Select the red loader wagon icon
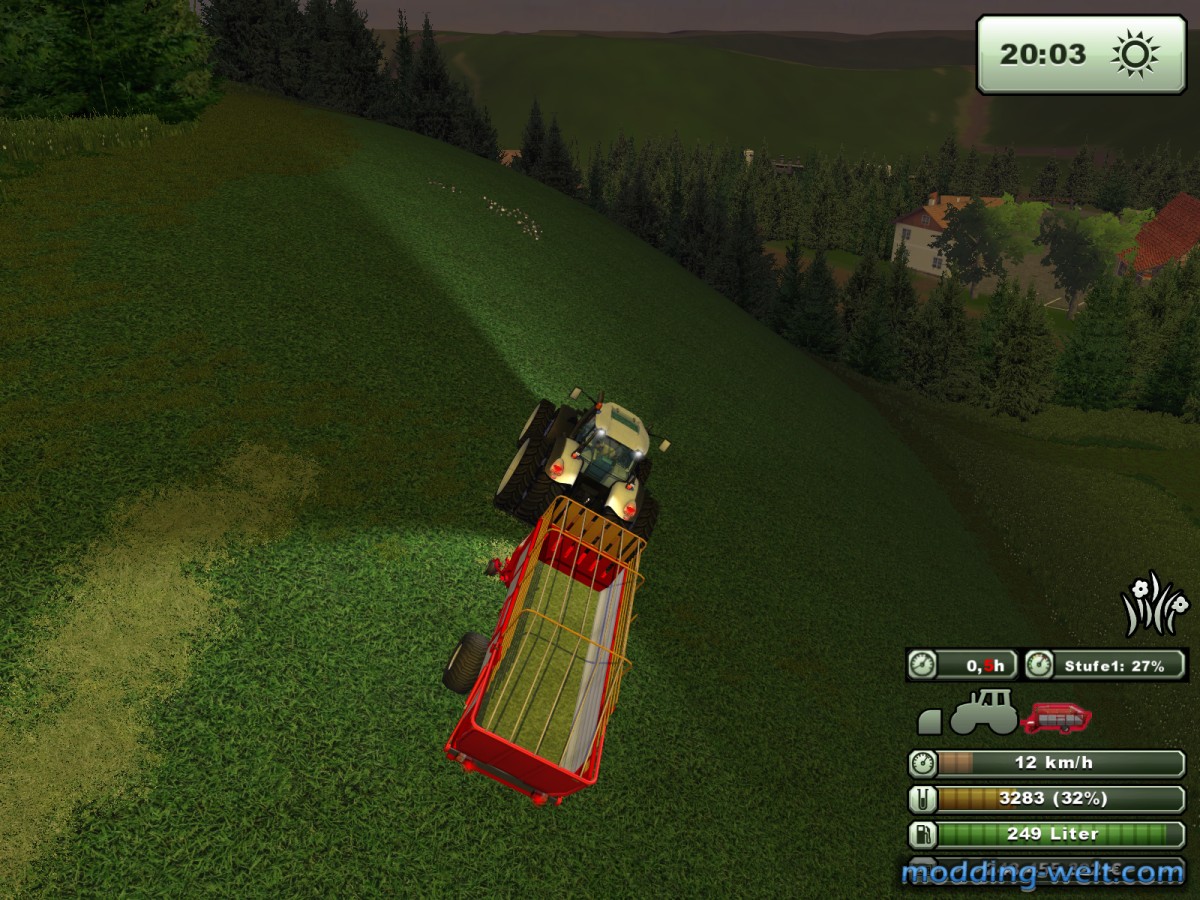The image size is (1200, 900). 1056,717
